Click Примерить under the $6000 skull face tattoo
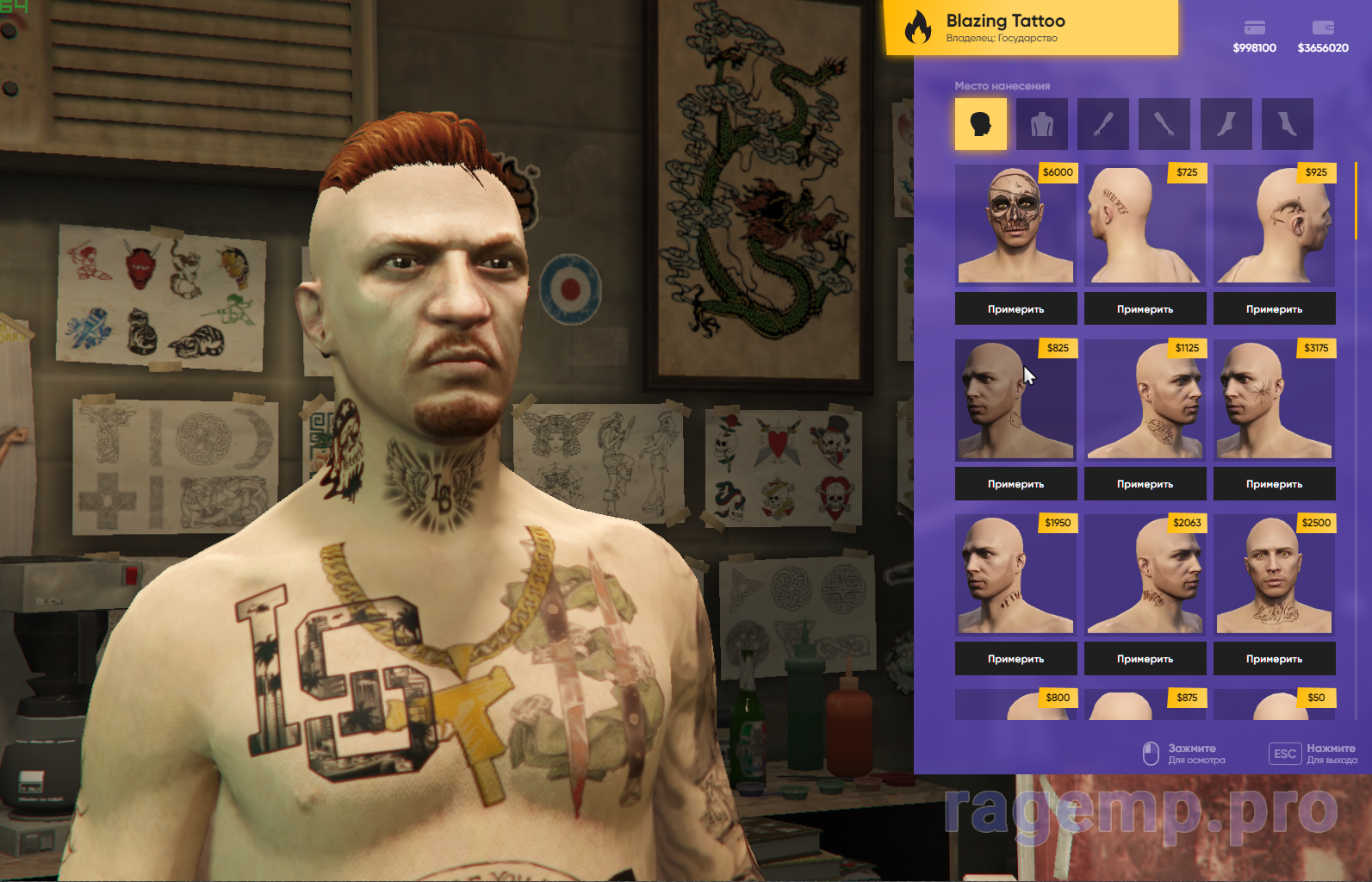The image size is (1372, 882). click(1015, 309)
